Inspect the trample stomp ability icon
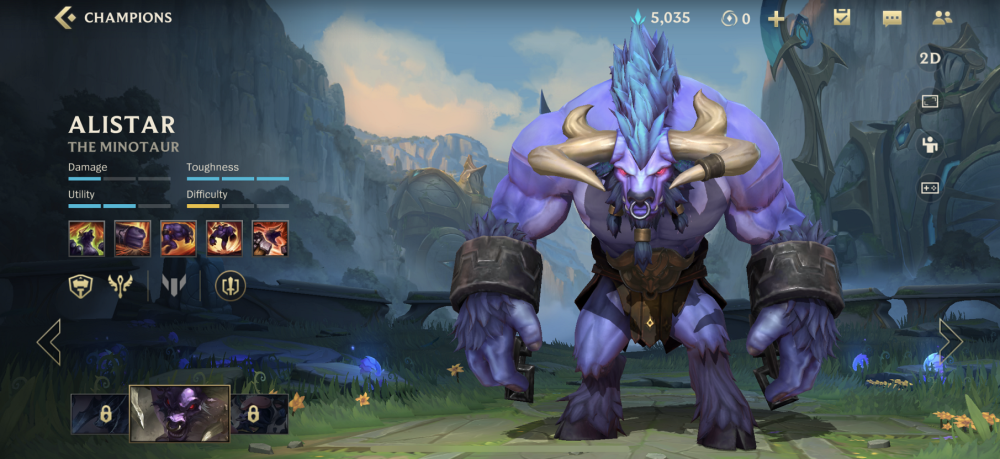Screen dimensions: 1000x459 click(224, 238)
